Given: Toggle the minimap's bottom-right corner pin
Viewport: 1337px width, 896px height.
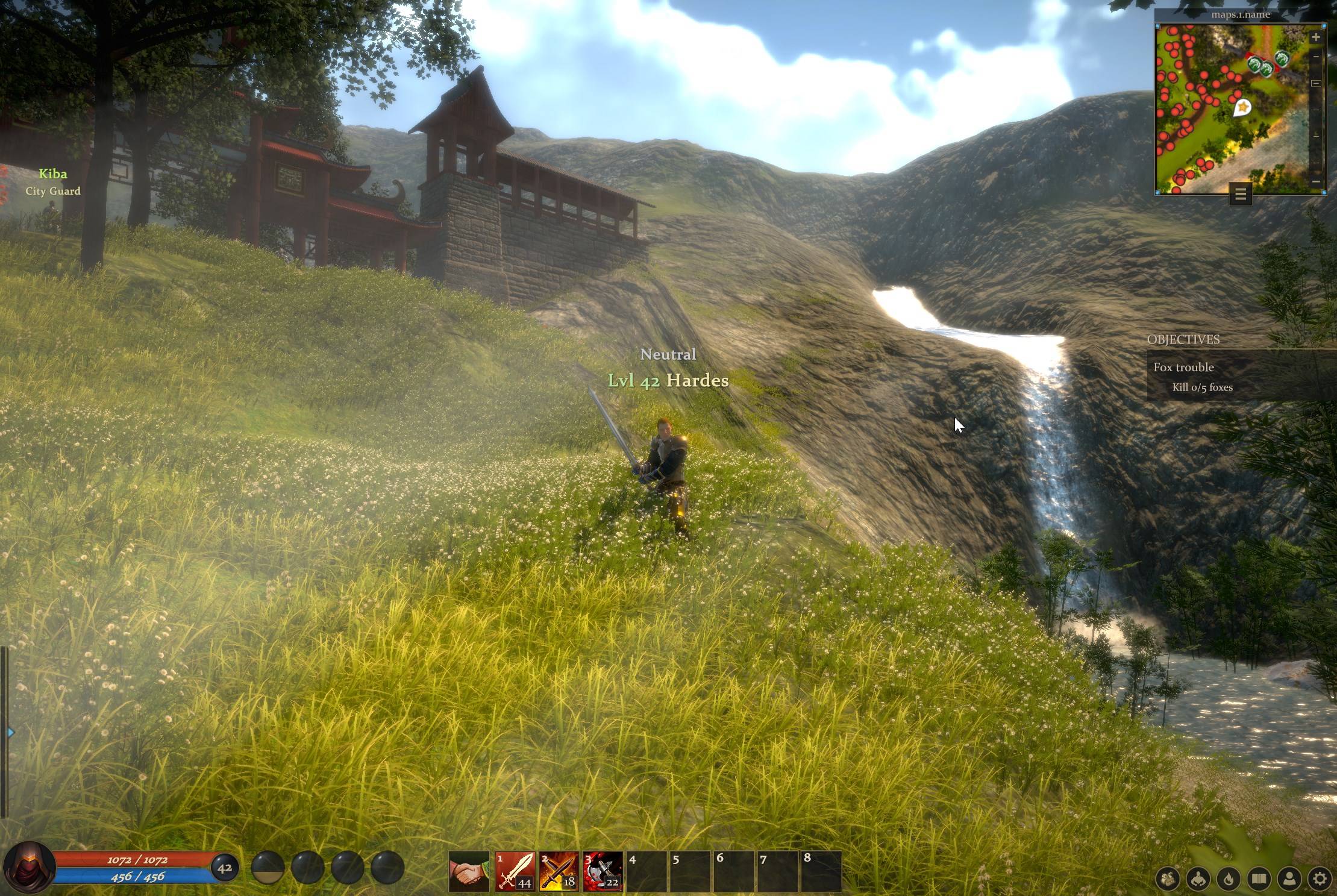Looking at the screenshot, I should [x=1323, y=192].
